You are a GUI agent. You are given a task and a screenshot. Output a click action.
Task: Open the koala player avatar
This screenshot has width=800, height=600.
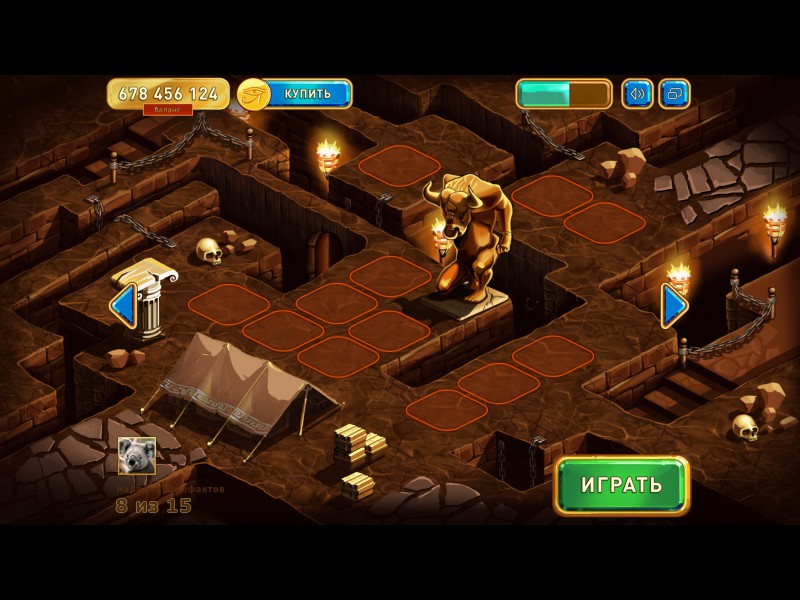(136, 456)
